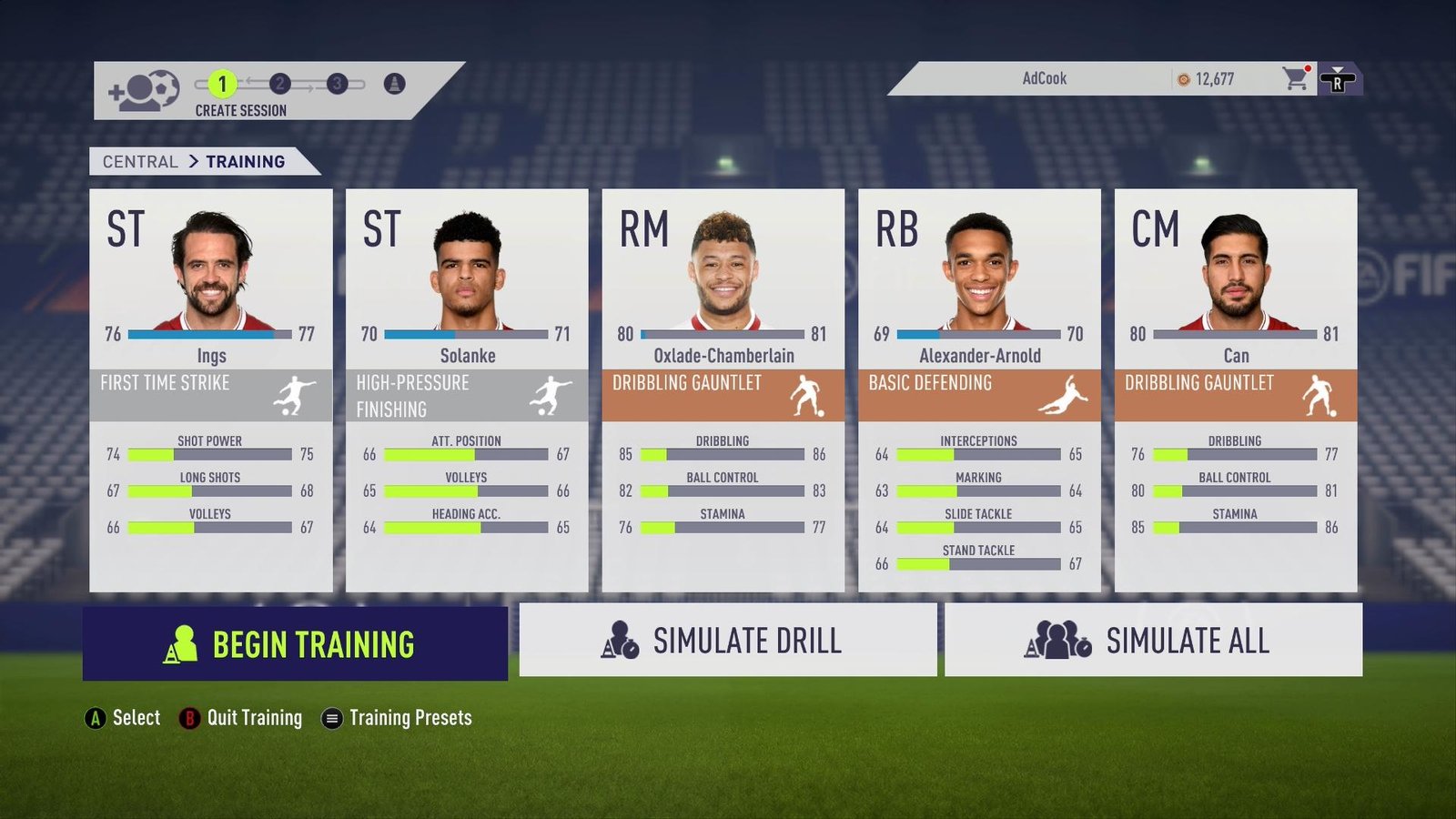This screenshot has height=819, width=1456.
Task: Select Alexander-Arnold's Basic Defending card
Action: [x=979, y=390]
